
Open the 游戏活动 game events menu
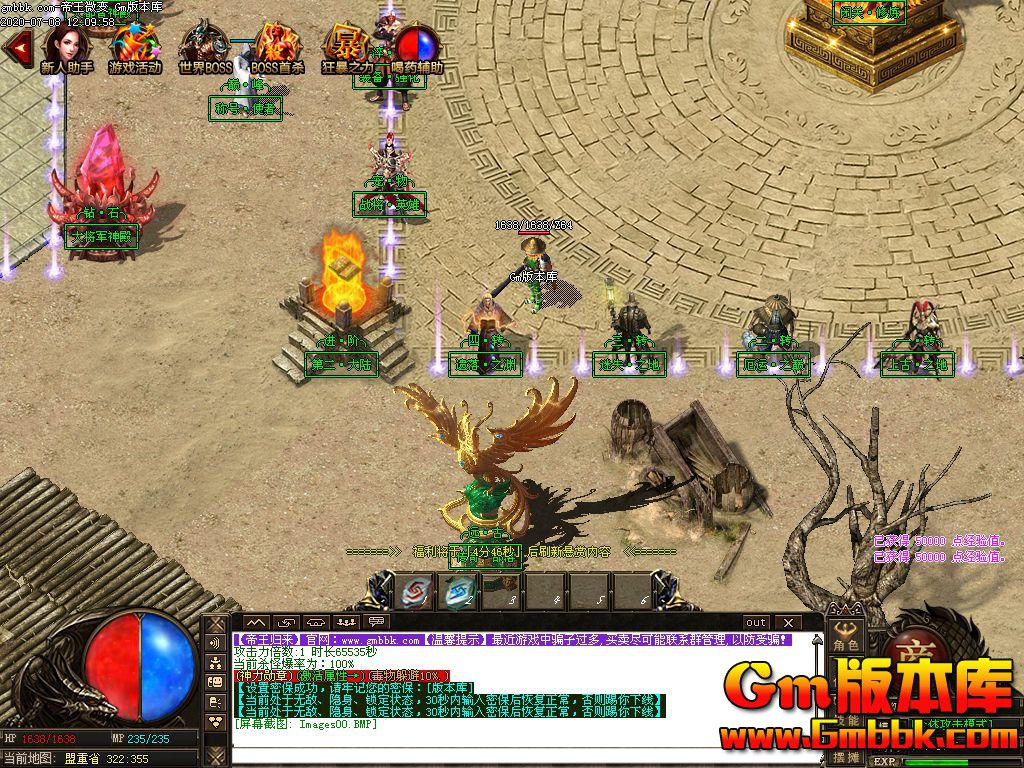point(134,47)
